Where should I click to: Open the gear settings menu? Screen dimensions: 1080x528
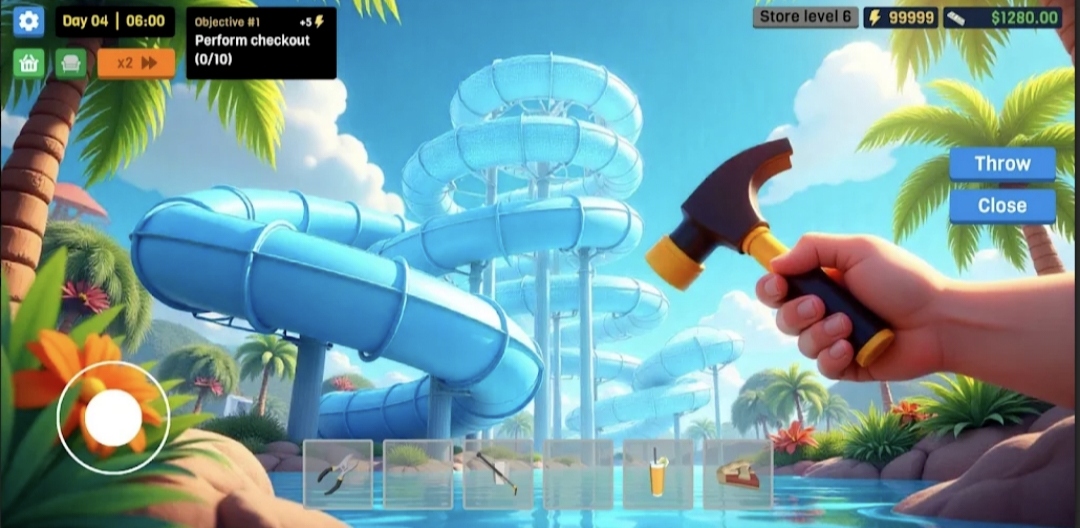28,21
